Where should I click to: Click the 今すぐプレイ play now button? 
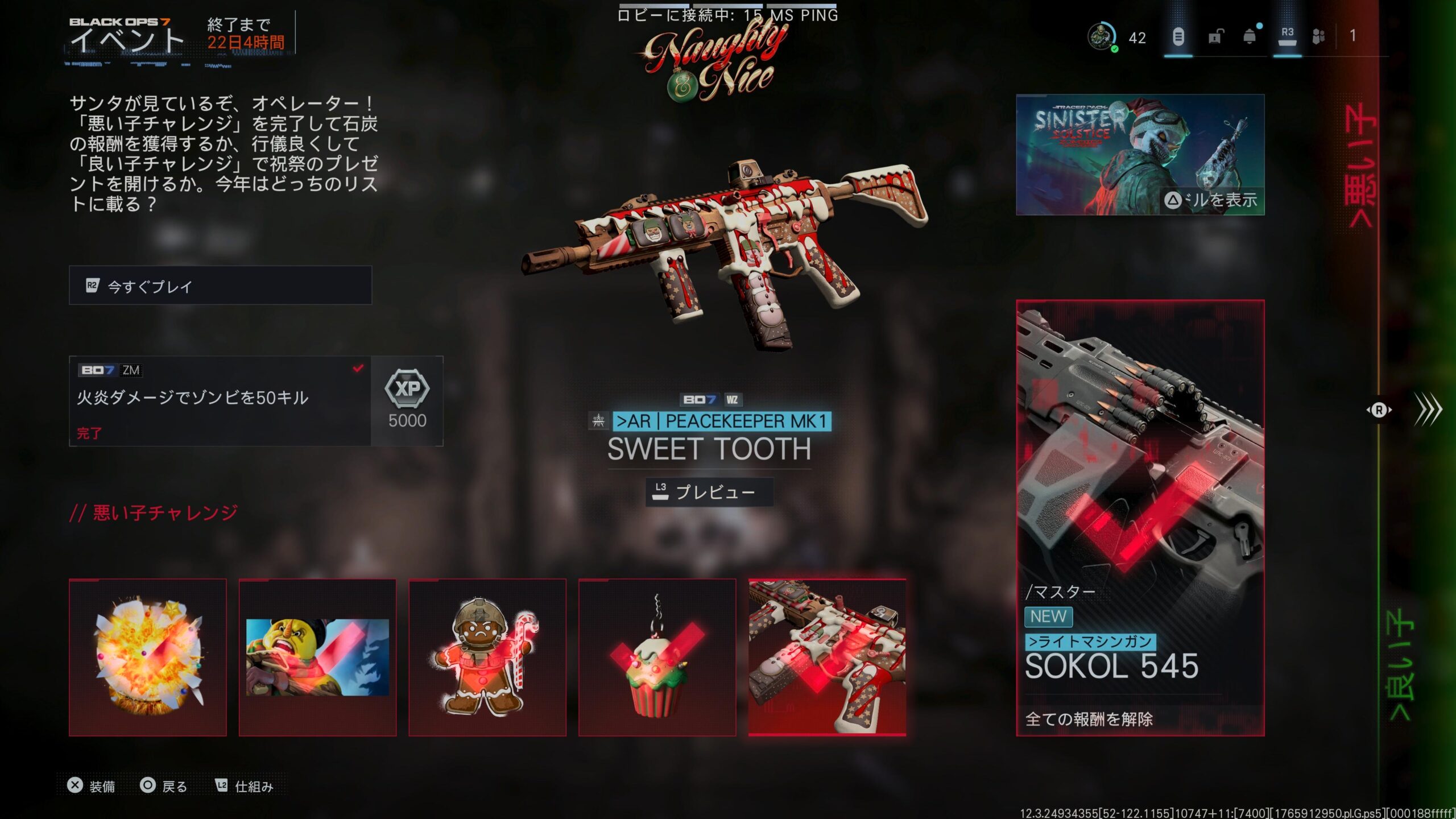click(220, 286)
